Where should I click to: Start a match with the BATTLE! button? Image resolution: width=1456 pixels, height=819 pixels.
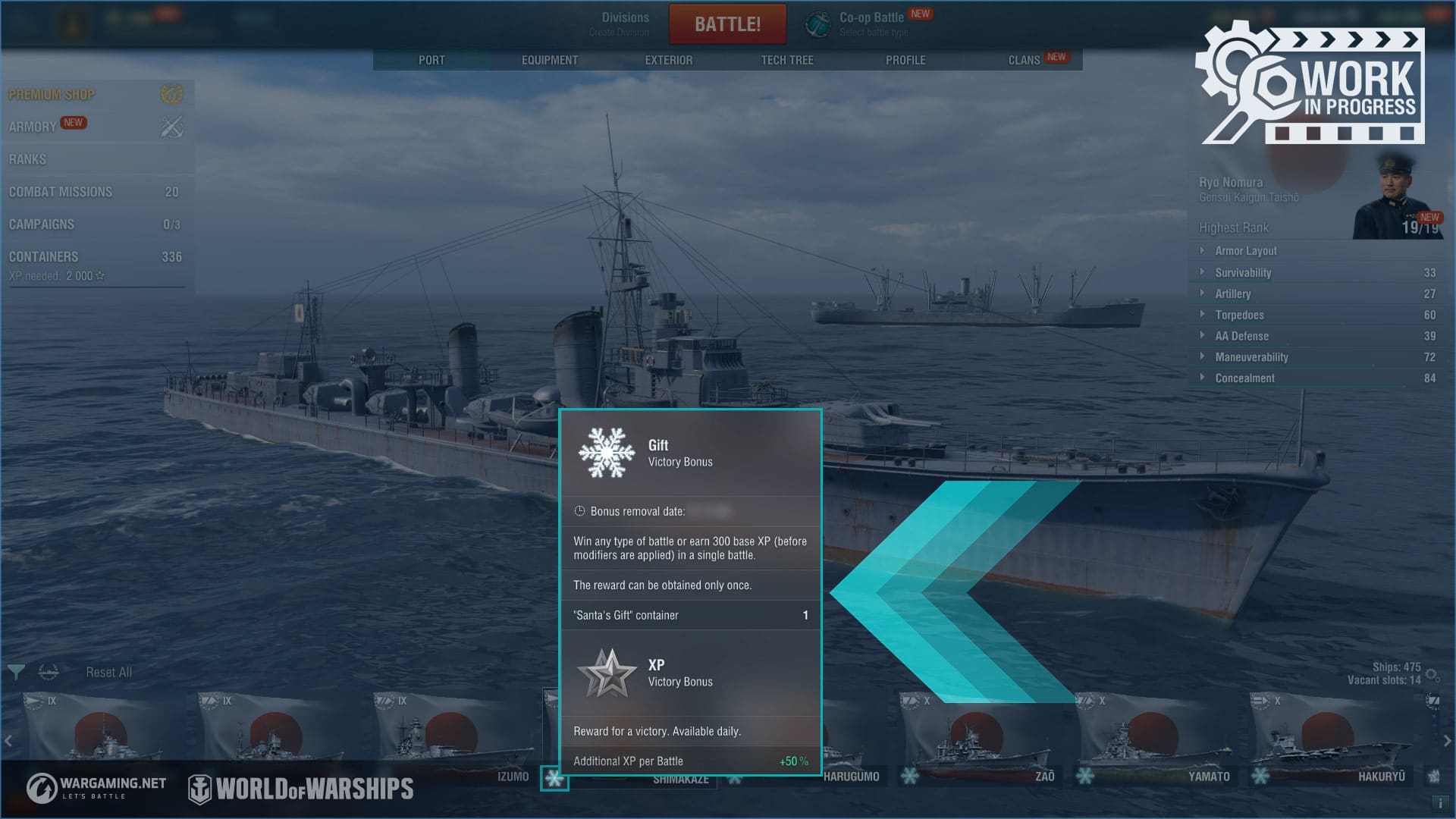[x=727, y=24]
